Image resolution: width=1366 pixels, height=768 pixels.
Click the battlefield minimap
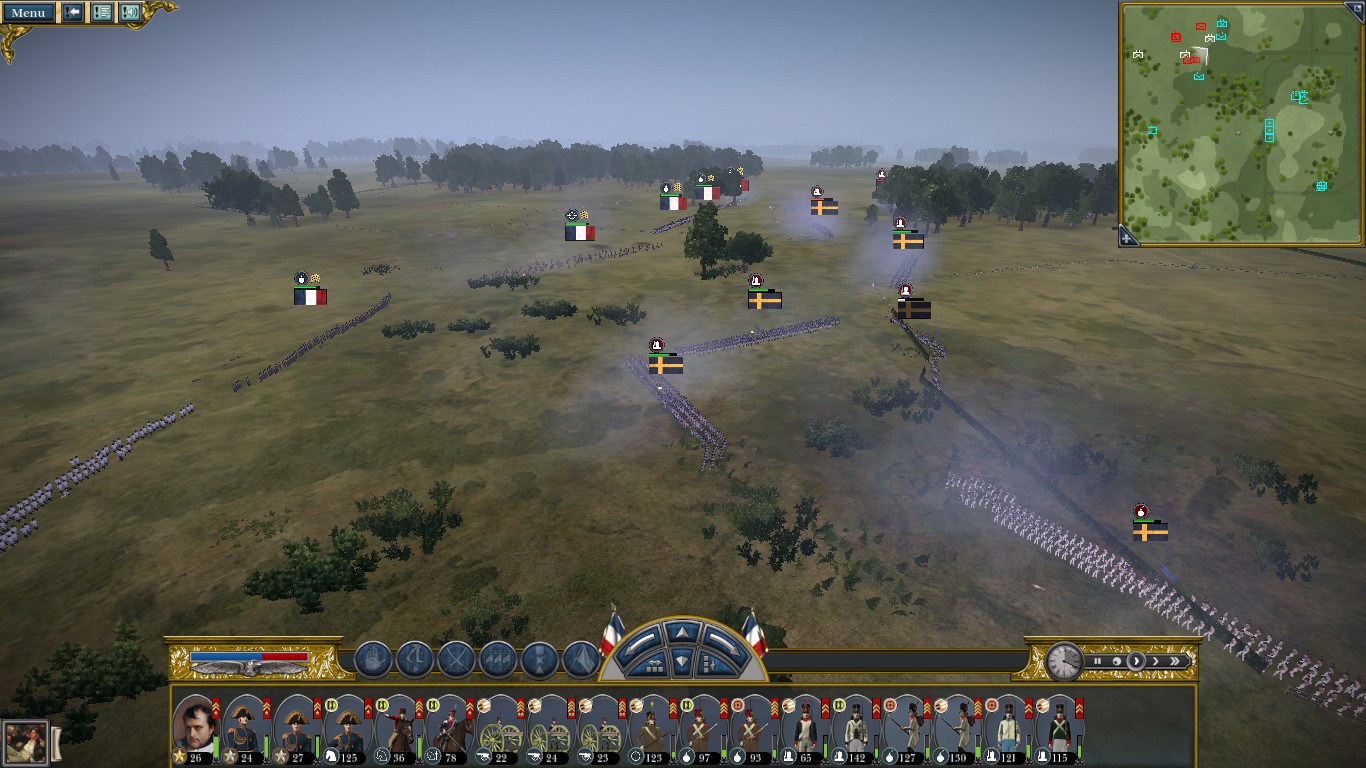coord(1240,122)
